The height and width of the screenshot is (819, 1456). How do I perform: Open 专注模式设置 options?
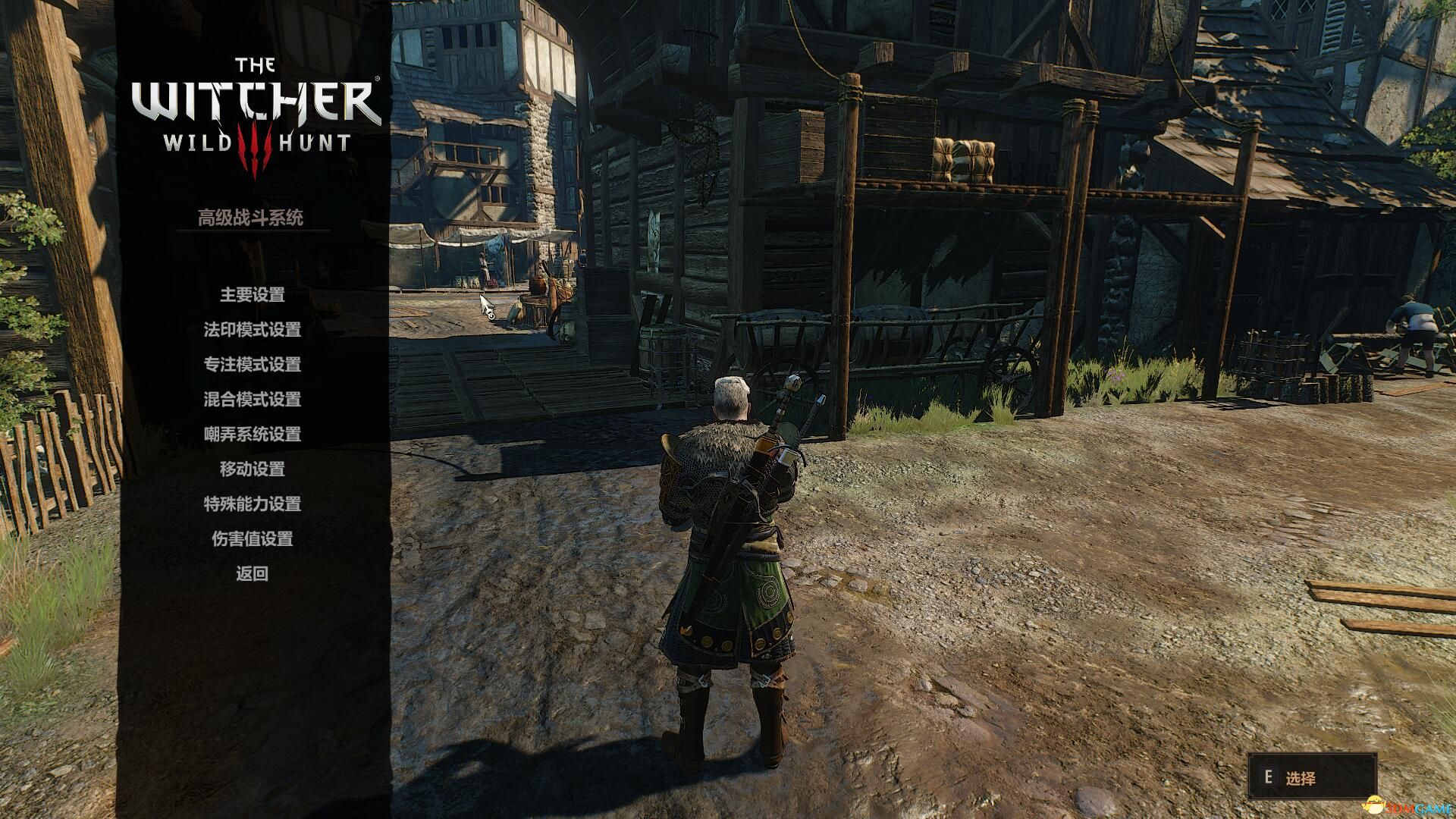click(x=252, y=365)
